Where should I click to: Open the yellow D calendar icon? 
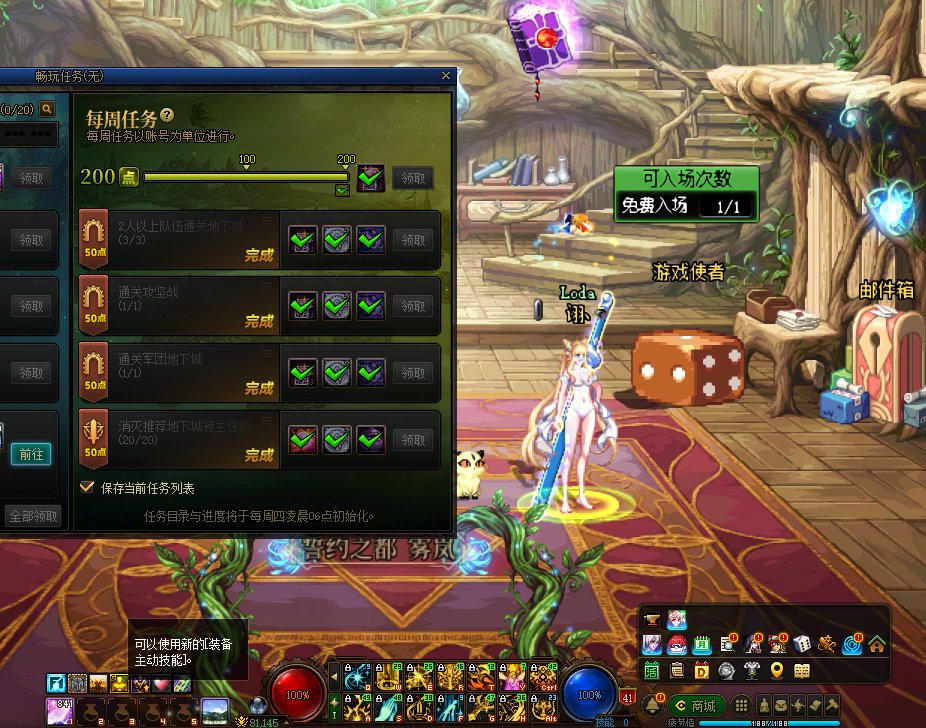(701, 670)
